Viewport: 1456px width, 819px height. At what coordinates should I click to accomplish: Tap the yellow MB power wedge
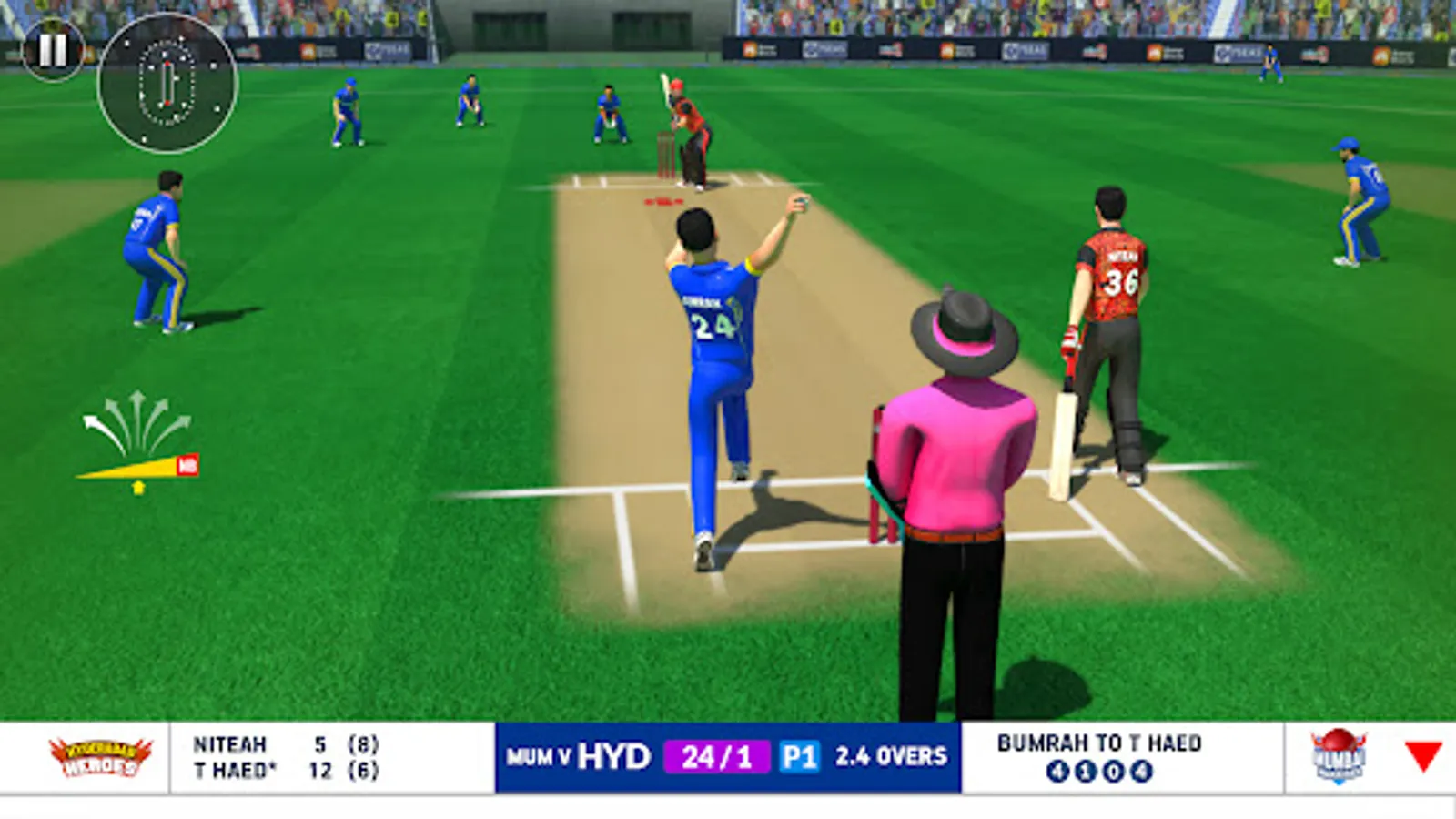(x=187, y=464)
